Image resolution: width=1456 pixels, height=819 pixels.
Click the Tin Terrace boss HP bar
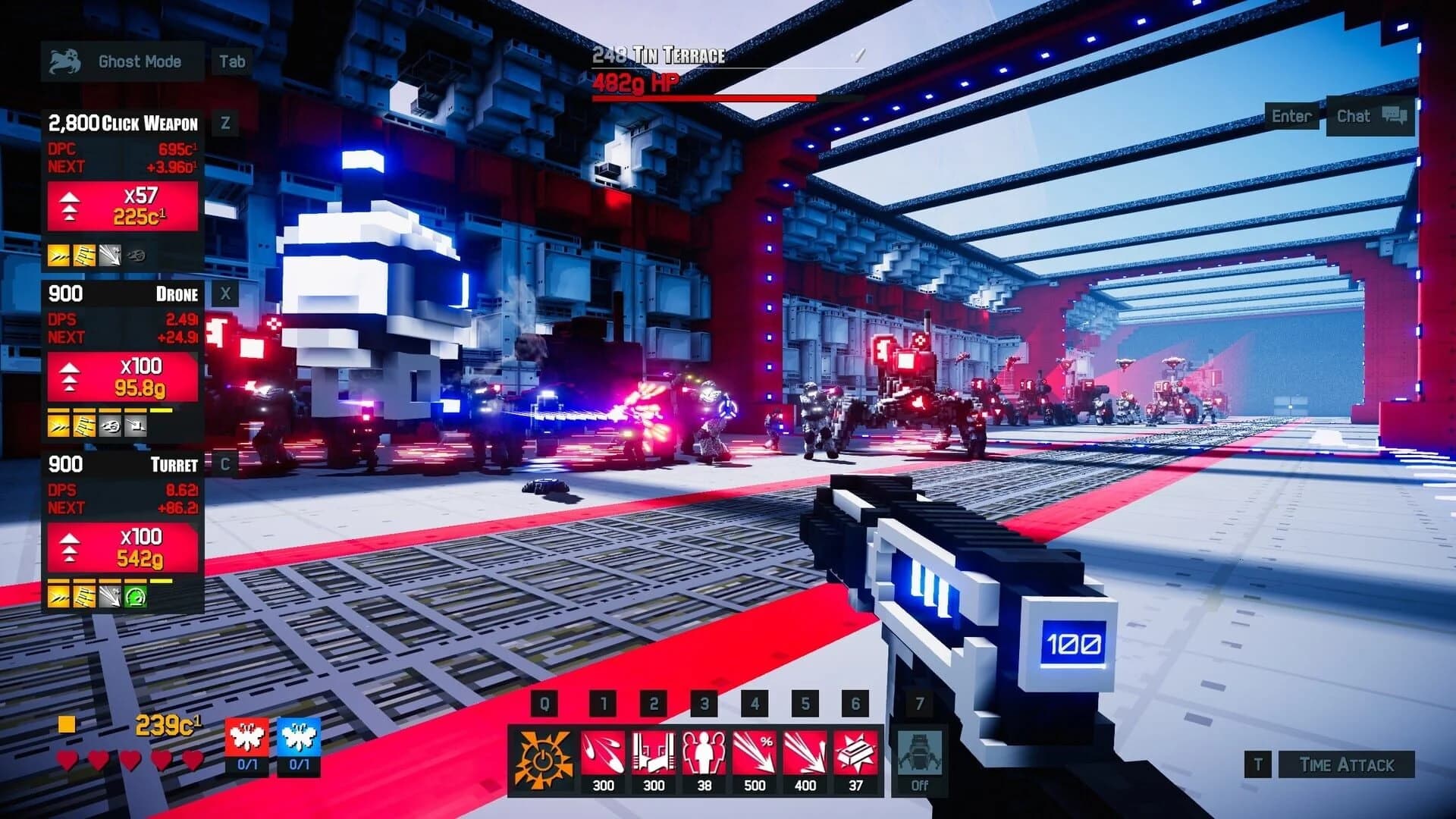point(705,97)
